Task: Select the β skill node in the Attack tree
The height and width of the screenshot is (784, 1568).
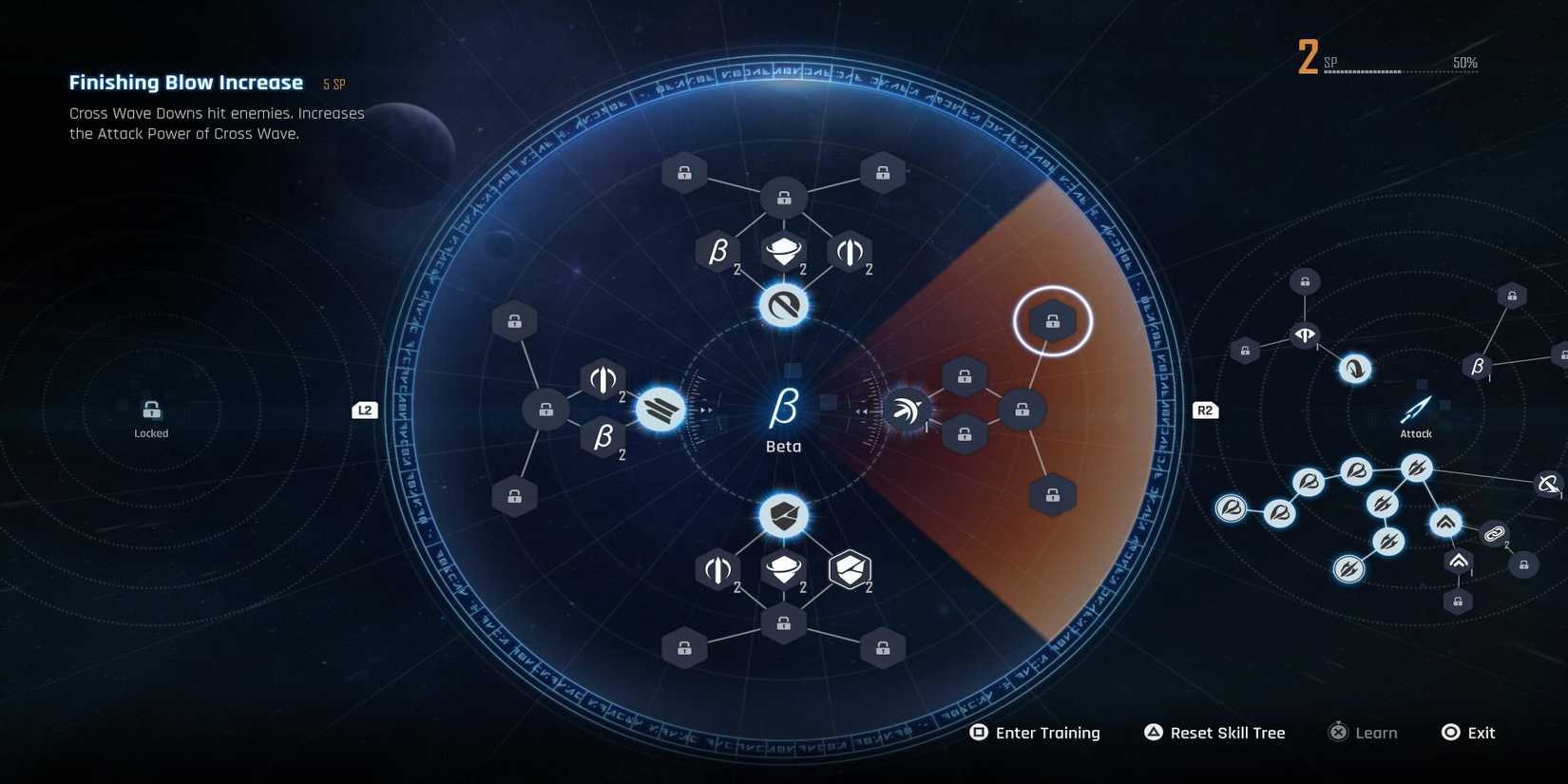Action: click(1479, 364)
